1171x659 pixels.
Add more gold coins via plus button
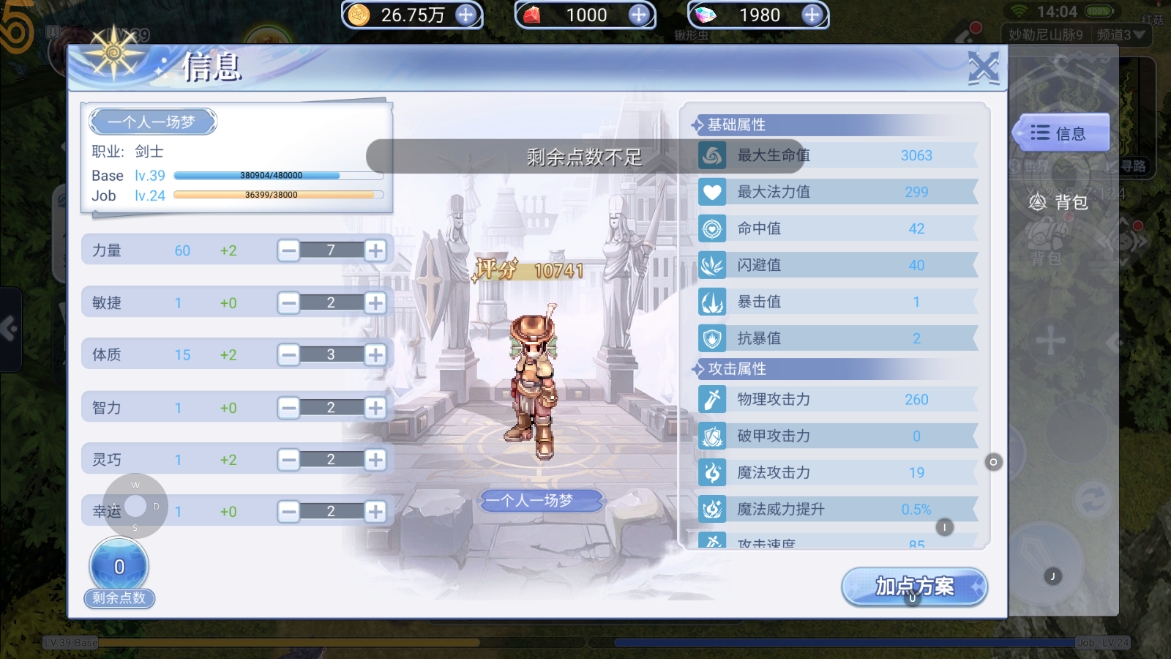(x=466, y=14)
